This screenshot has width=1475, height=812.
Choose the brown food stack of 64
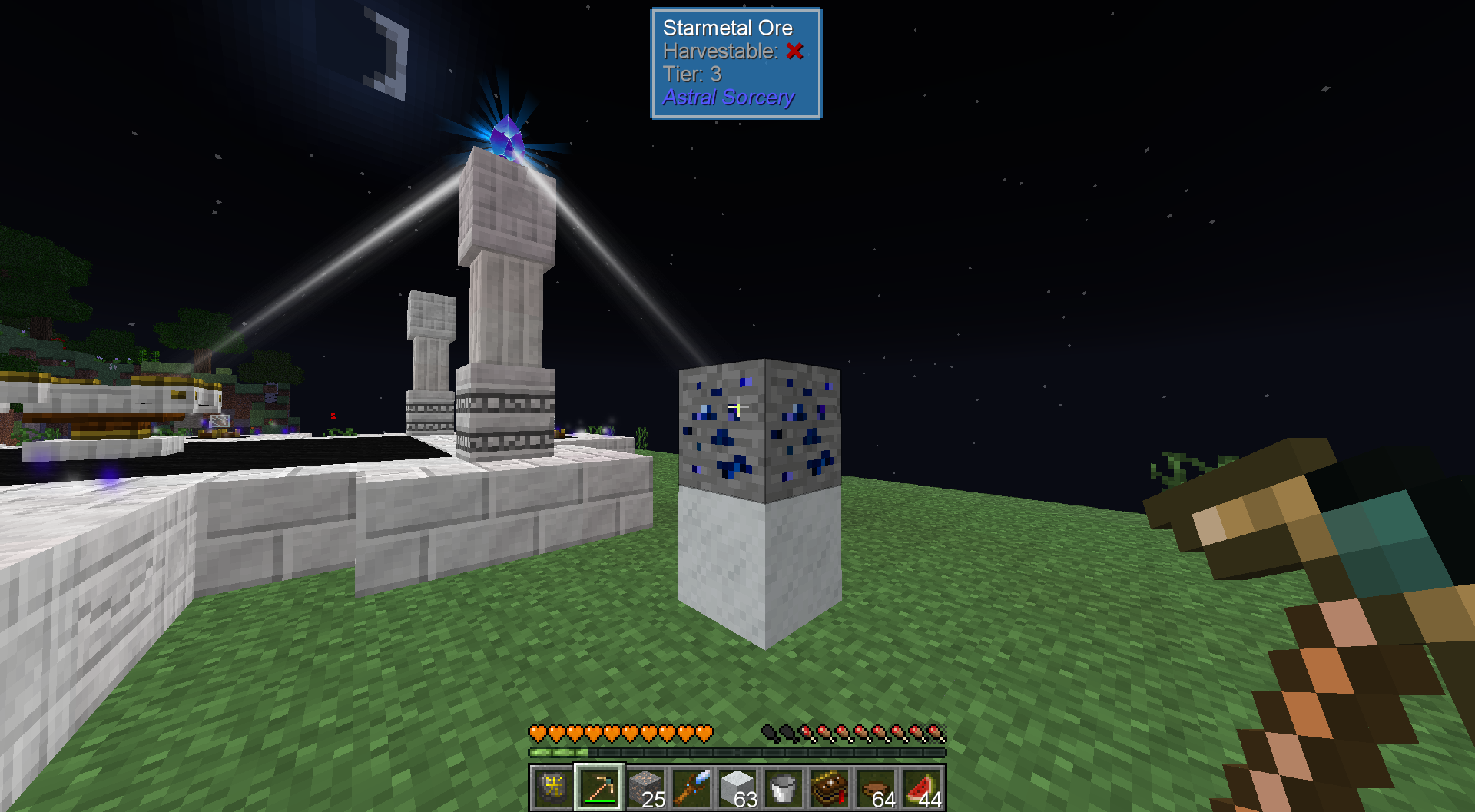tap(877, 787)
